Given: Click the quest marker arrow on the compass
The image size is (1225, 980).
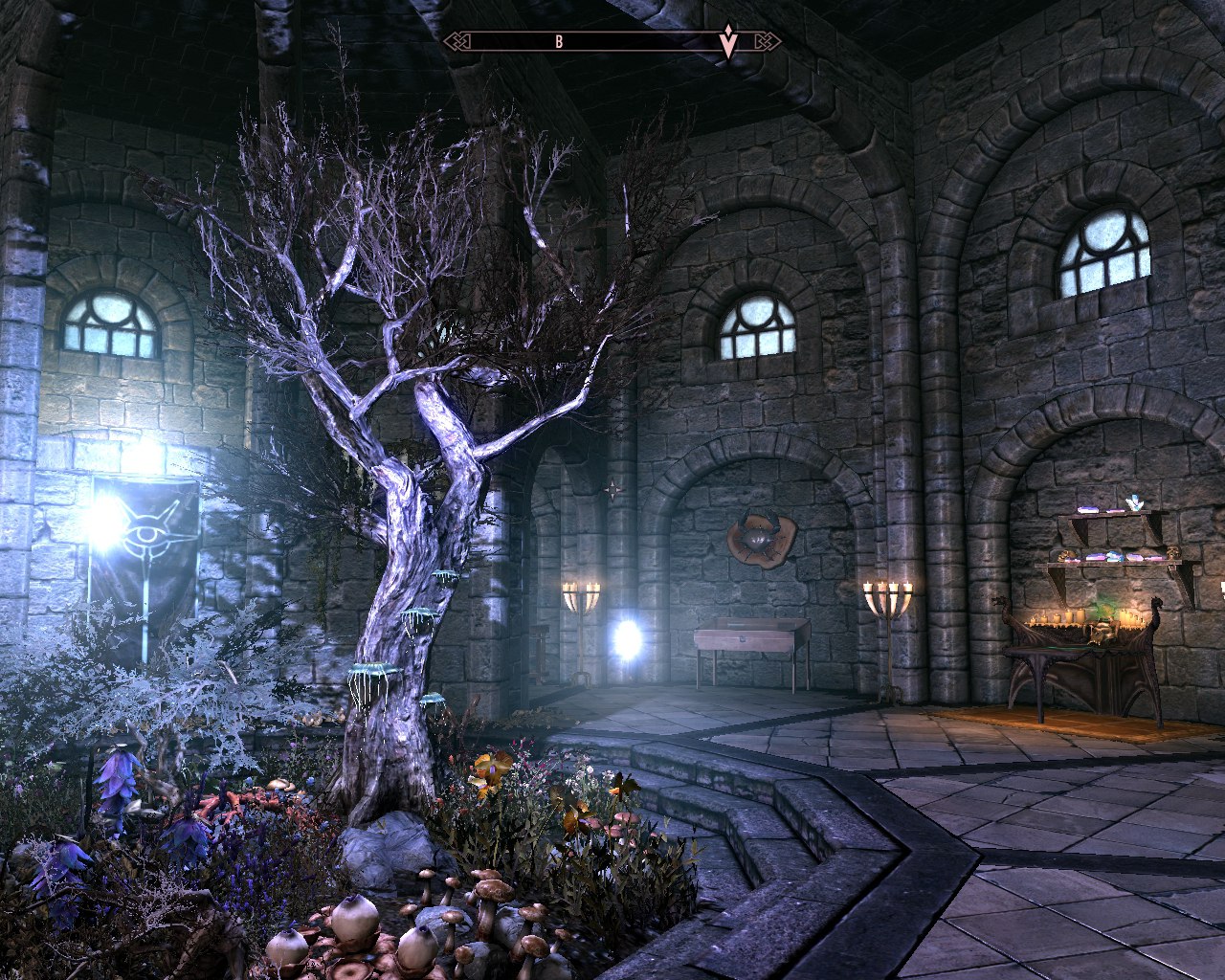Looking at the screenshot, I should tap(728, 42).
